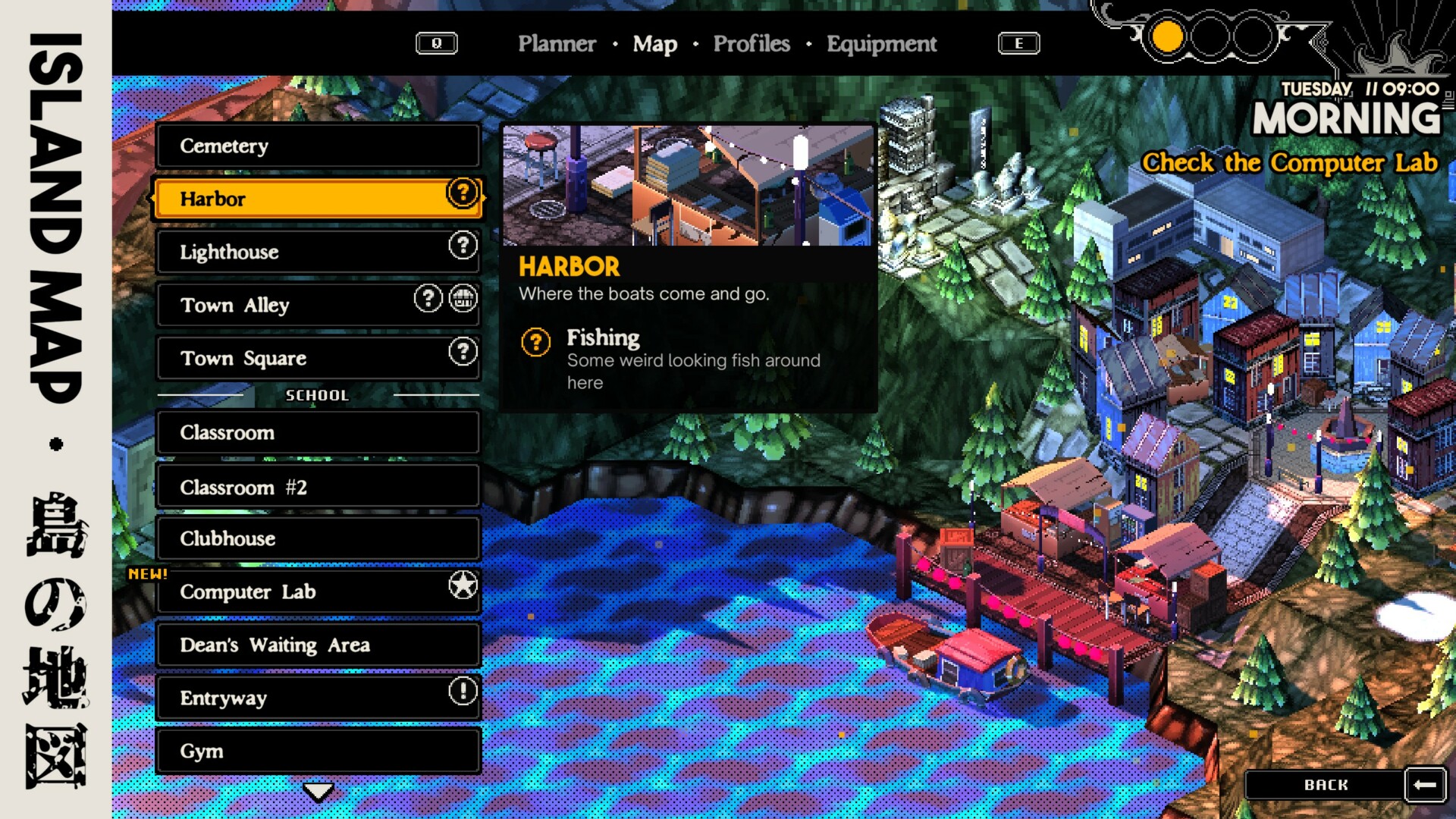Choose Town Square location
Screen dimensions: 1456x819
click(318, 358)
